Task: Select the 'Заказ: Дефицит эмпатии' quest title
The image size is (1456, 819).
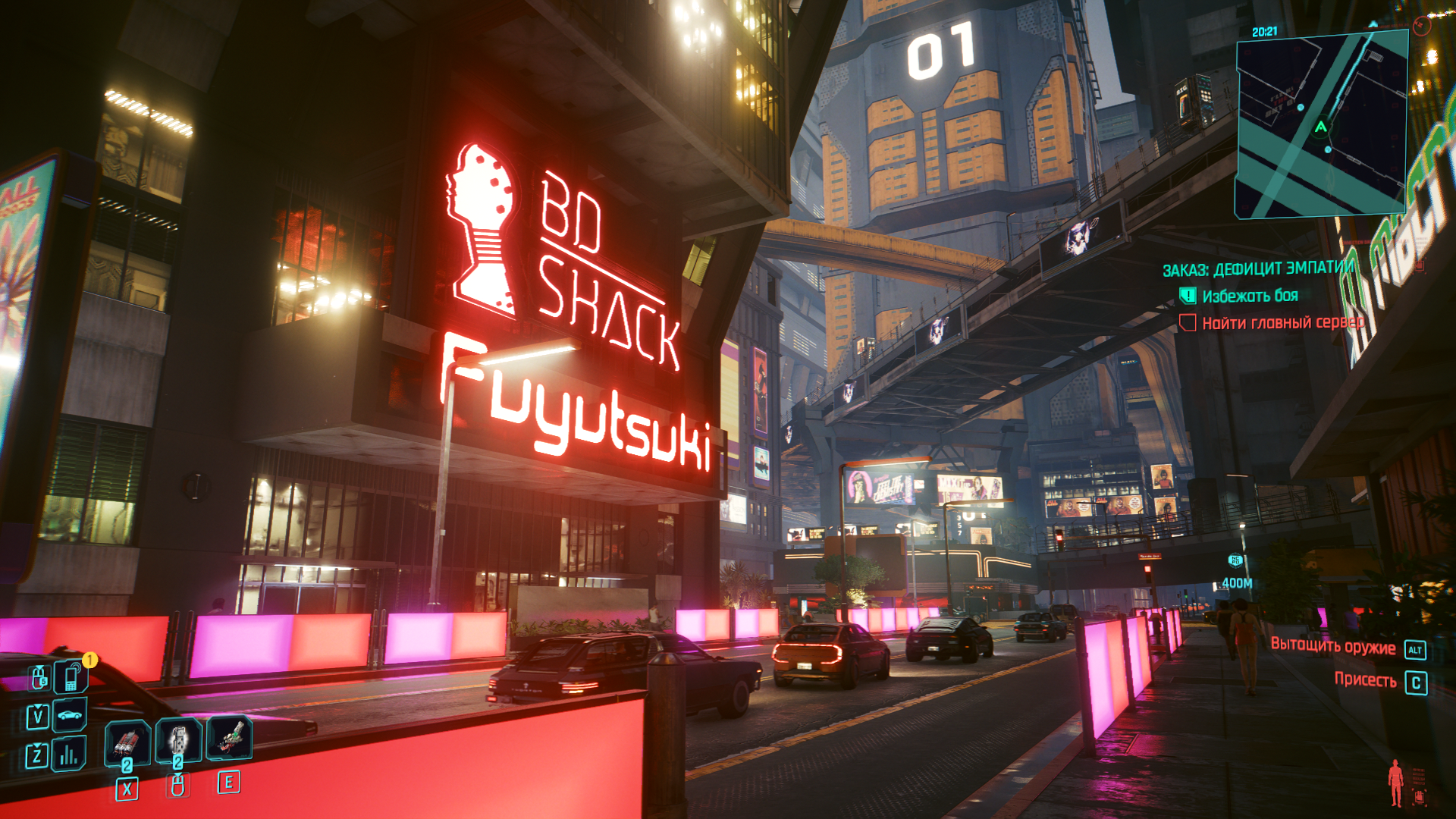Action: [x=1259, y=269]
